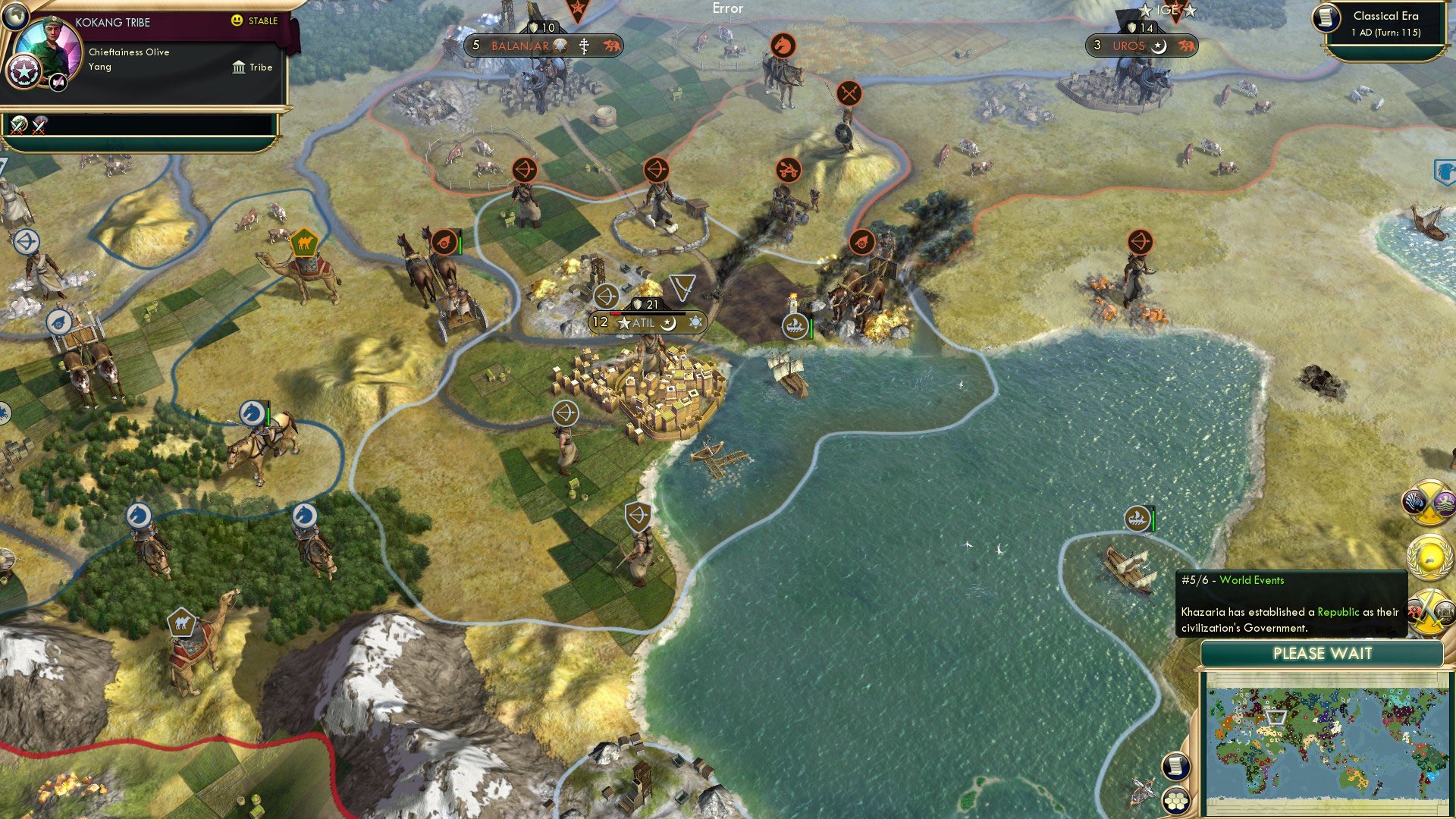
Task: Select the mounted unit icon in the southwestern forest
Action: (140, 516)
